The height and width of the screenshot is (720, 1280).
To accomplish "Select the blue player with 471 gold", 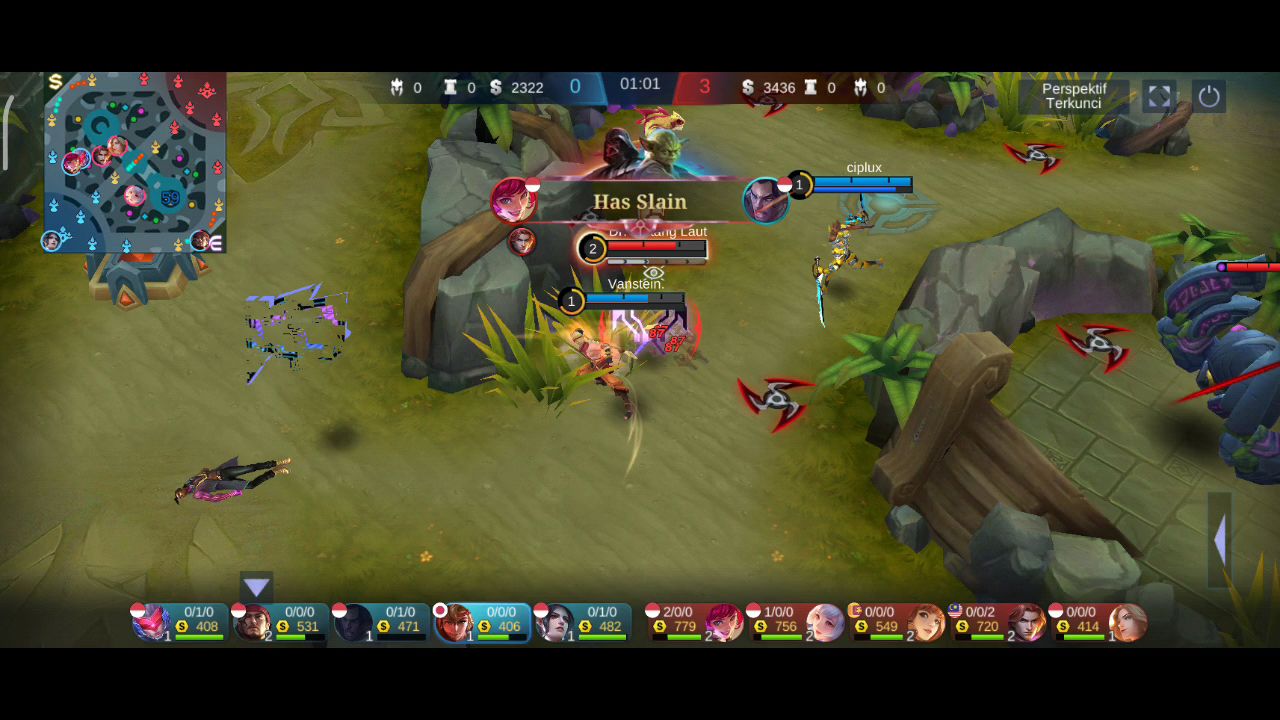I will [381, 622].
